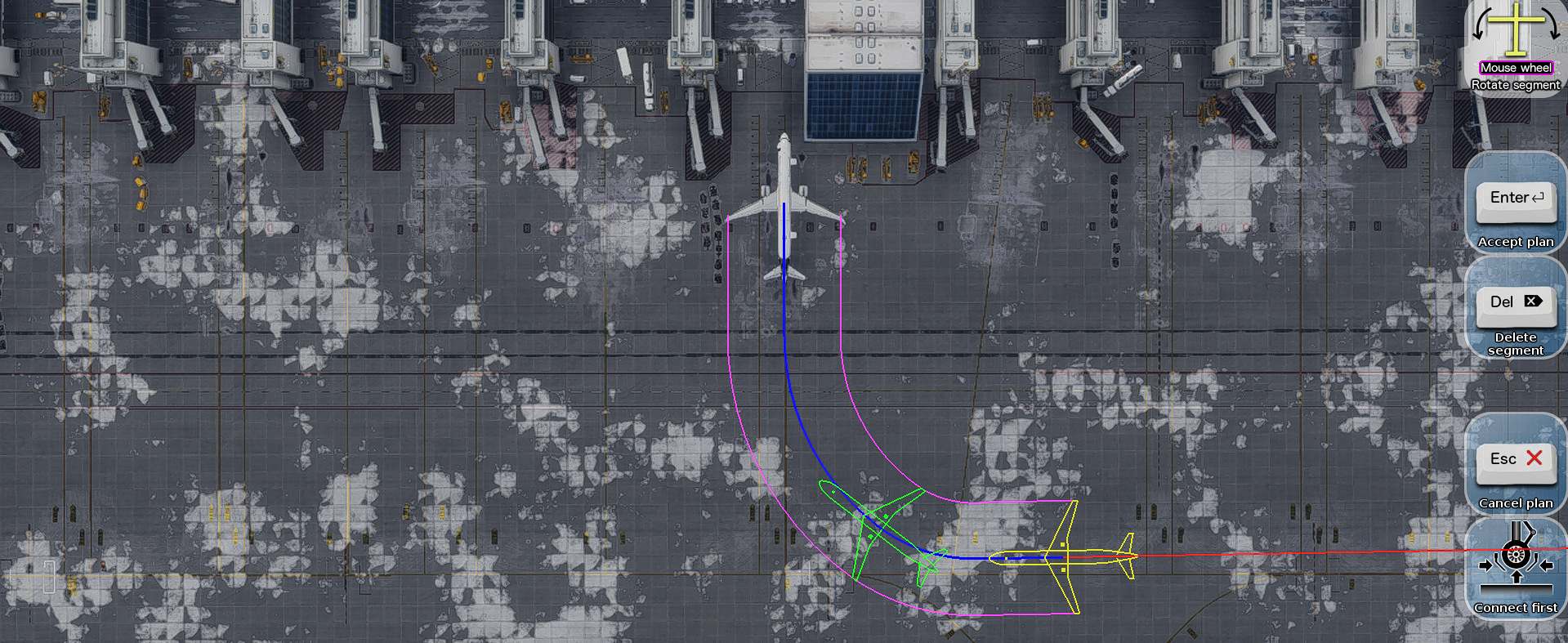The height and width of the screenshot is (643, 1568).
Task: Cancel the pushback plan
Action: (x=1516, y=462)
